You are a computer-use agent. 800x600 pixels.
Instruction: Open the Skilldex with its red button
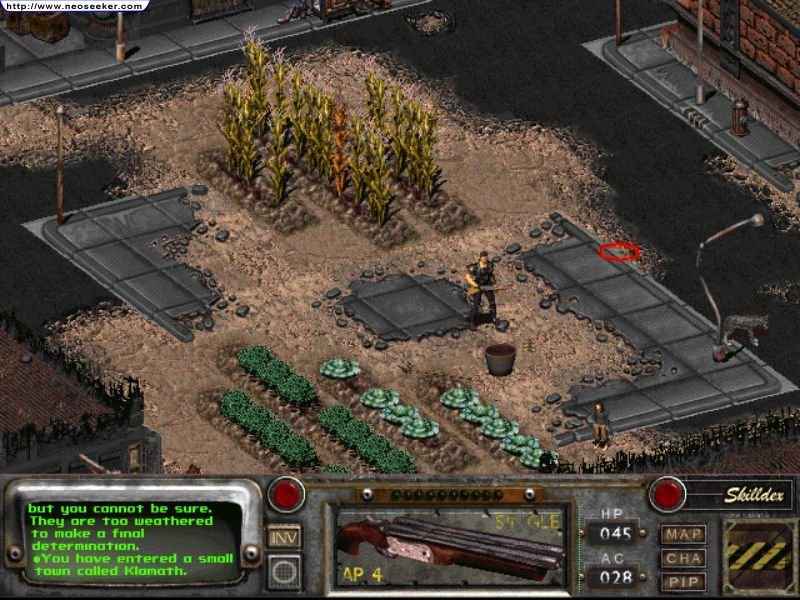(x=665, y=494)
